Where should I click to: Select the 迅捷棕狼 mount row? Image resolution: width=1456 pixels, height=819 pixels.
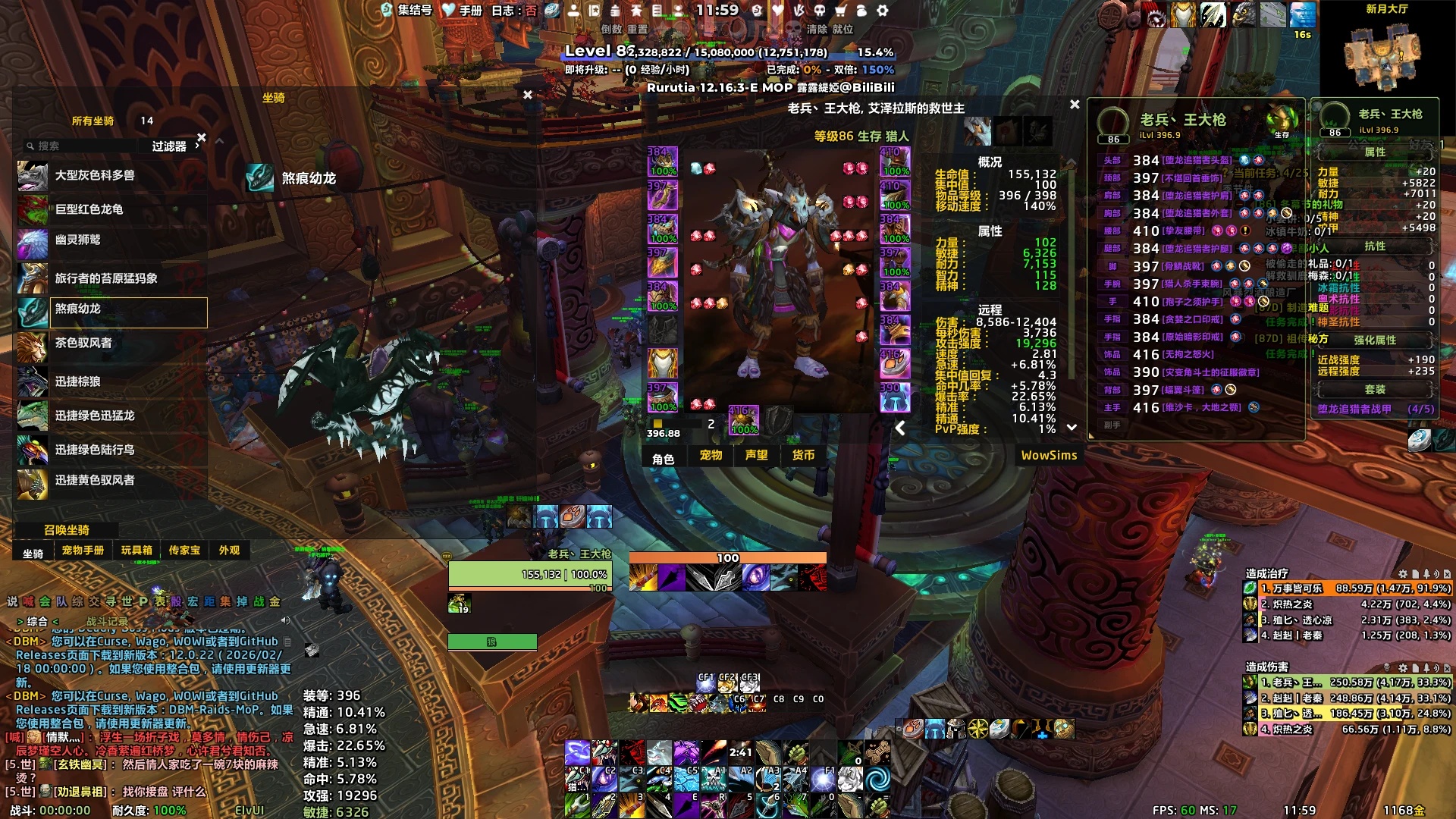click(x=111, y=381)
